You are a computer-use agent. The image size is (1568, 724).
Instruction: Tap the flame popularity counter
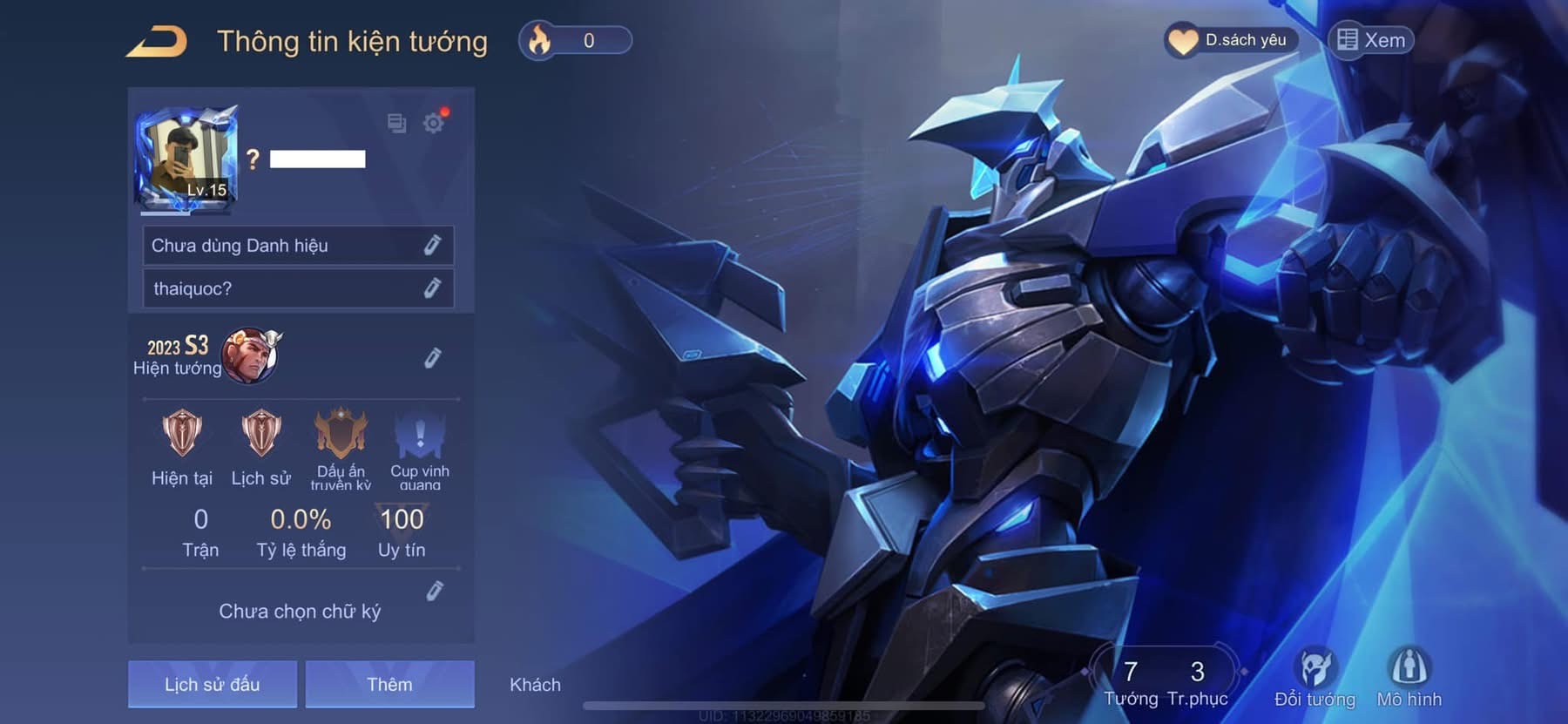point(575,41)
